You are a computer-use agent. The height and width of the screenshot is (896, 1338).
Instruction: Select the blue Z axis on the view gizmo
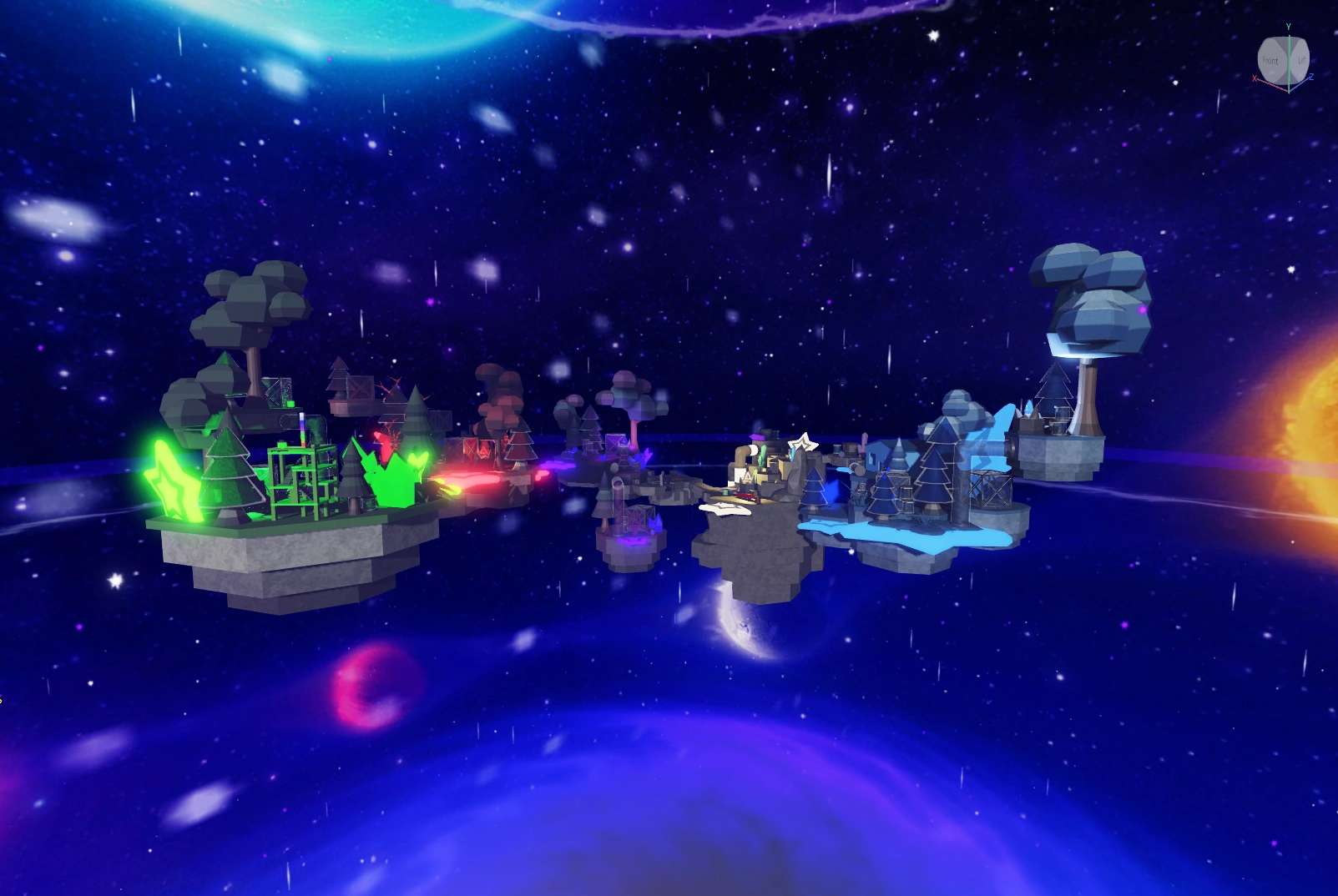point(1311,77)
